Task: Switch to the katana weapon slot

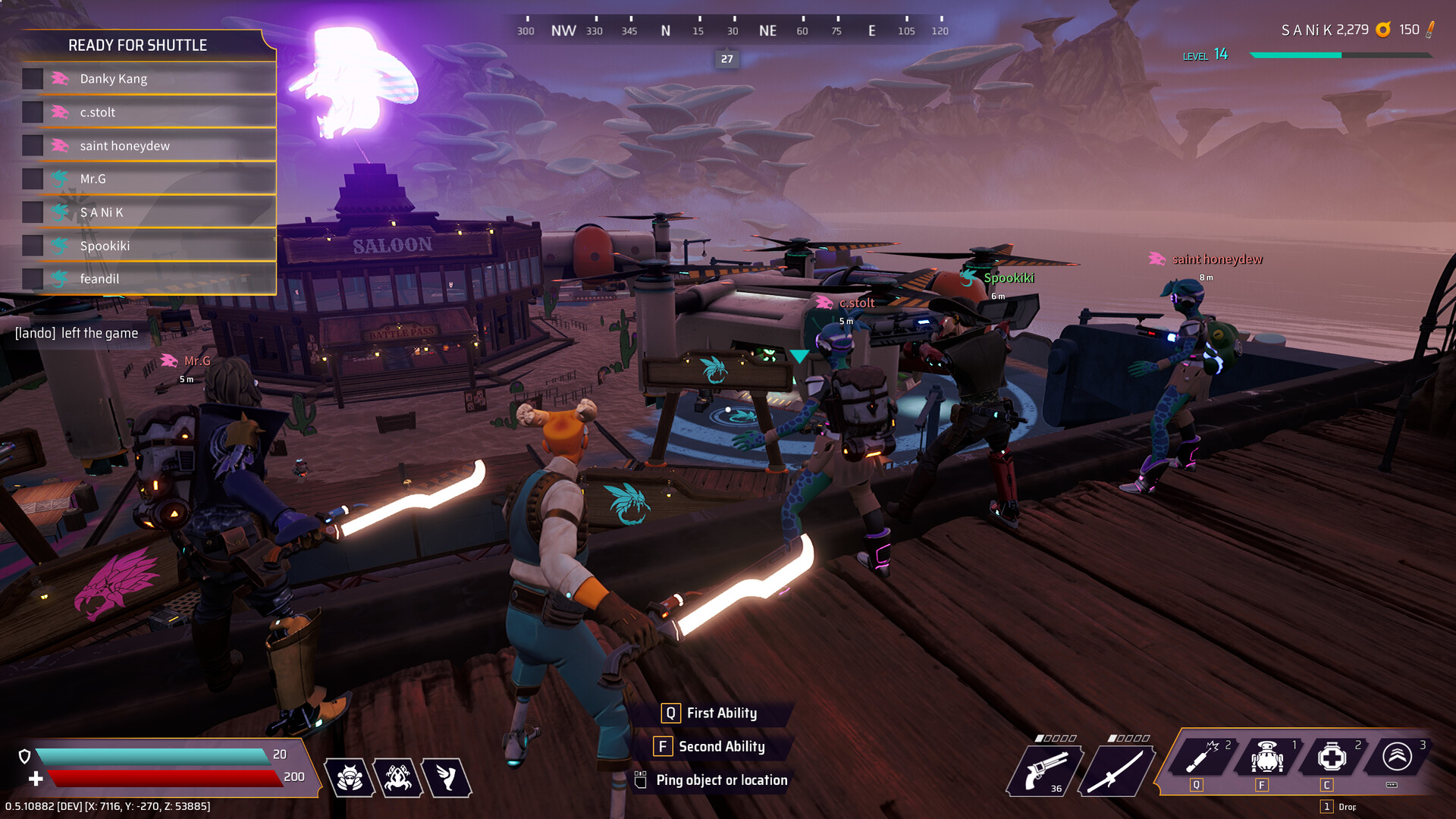Action: [1115, 770]
